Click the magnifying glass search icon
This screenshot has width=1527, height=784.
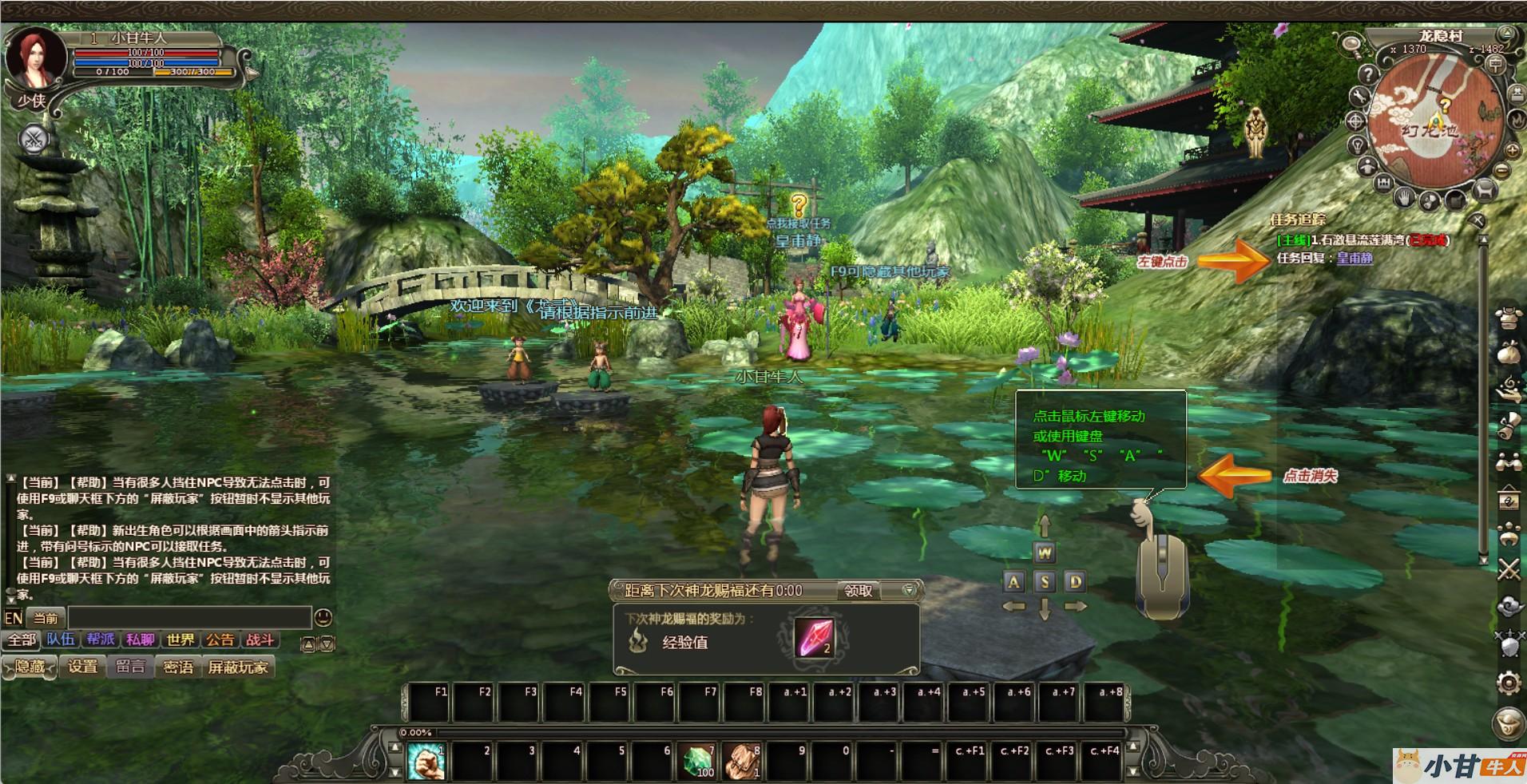[x=1352, y=45]
